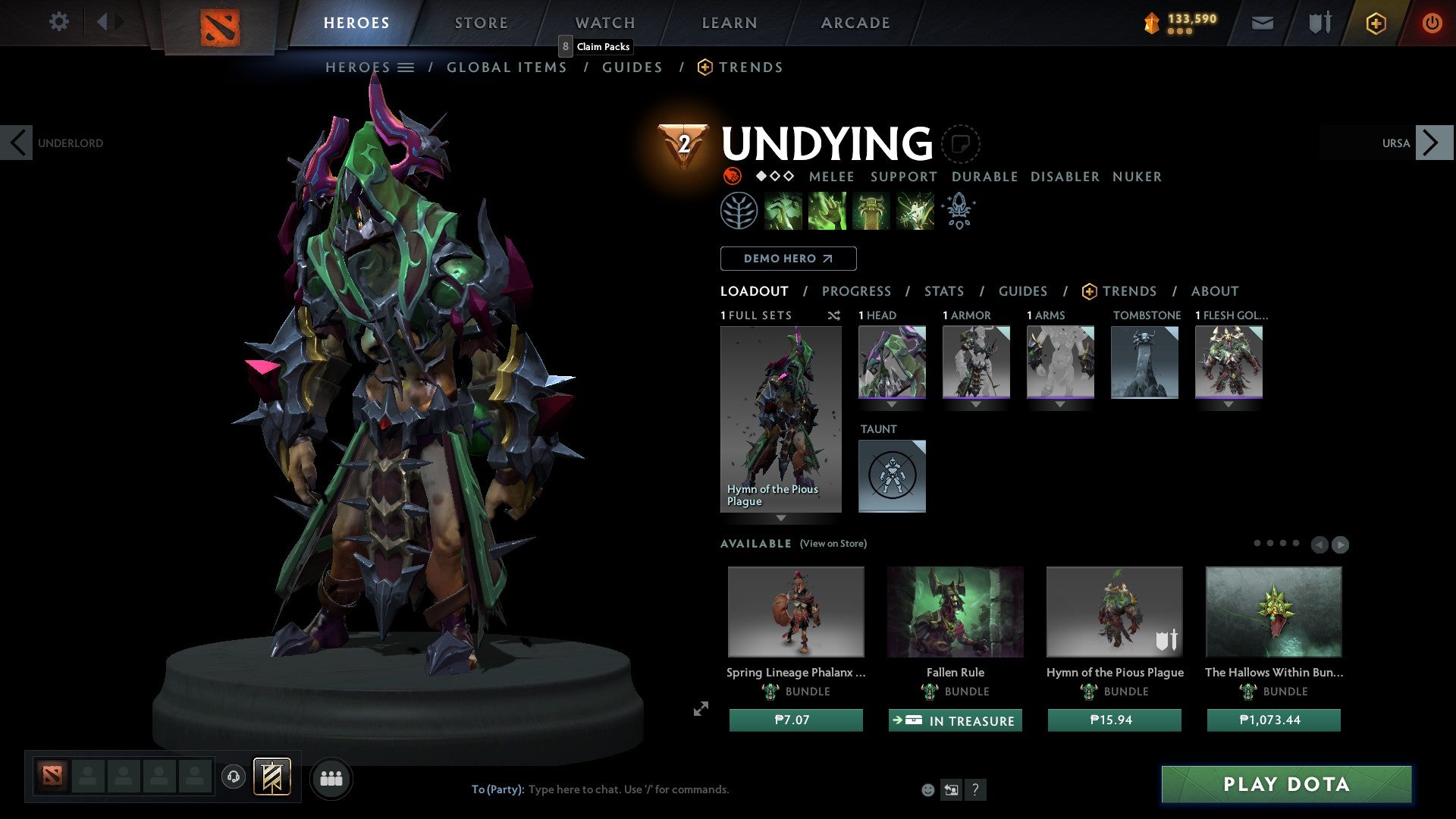Open View on Store link
This screenshot has width=1456, height=819.
(x=833, y=544)
